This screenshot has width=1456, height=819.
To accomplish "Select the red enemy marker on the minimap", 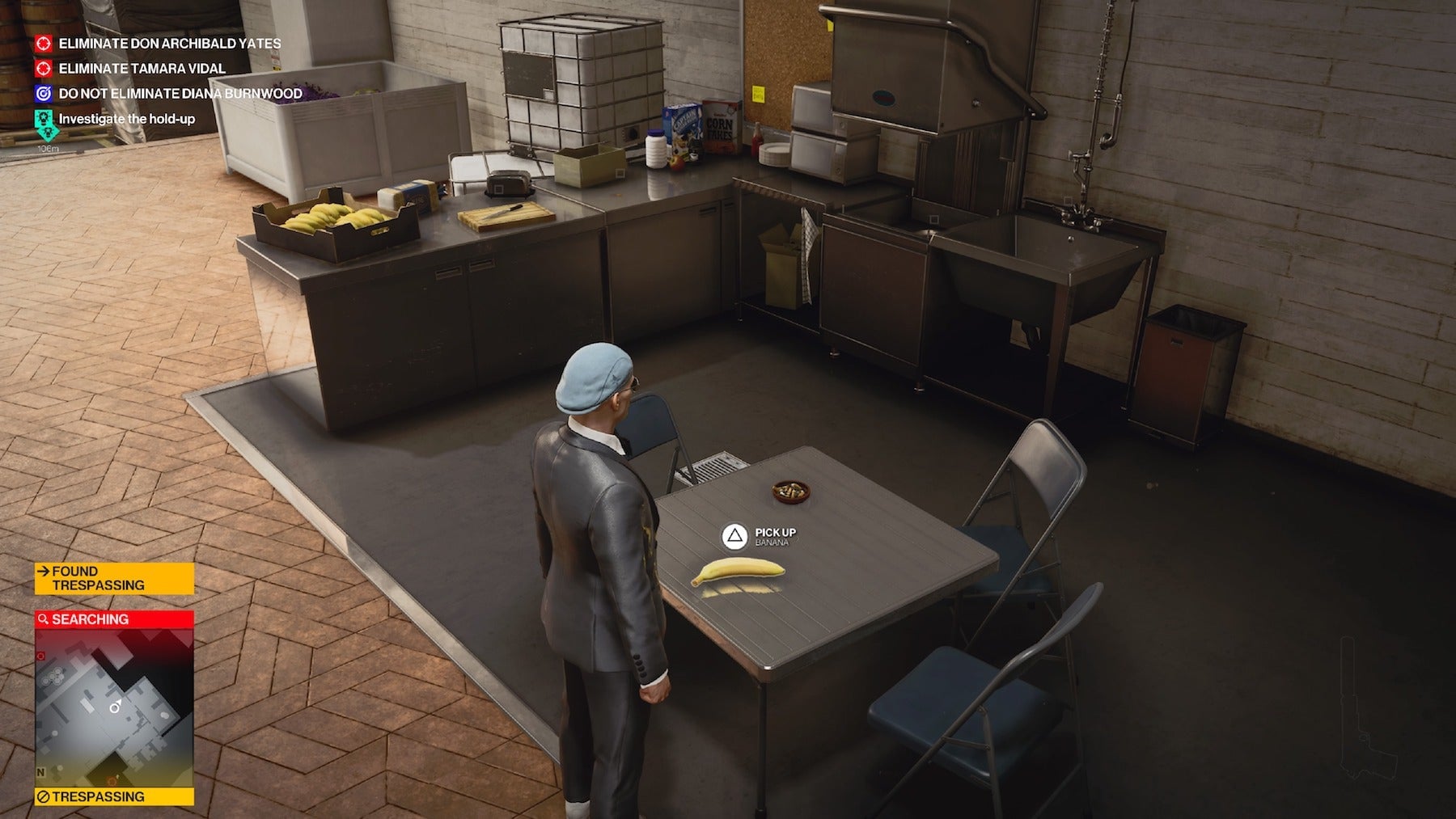I will pyautogui.click(x=41, y=656).
